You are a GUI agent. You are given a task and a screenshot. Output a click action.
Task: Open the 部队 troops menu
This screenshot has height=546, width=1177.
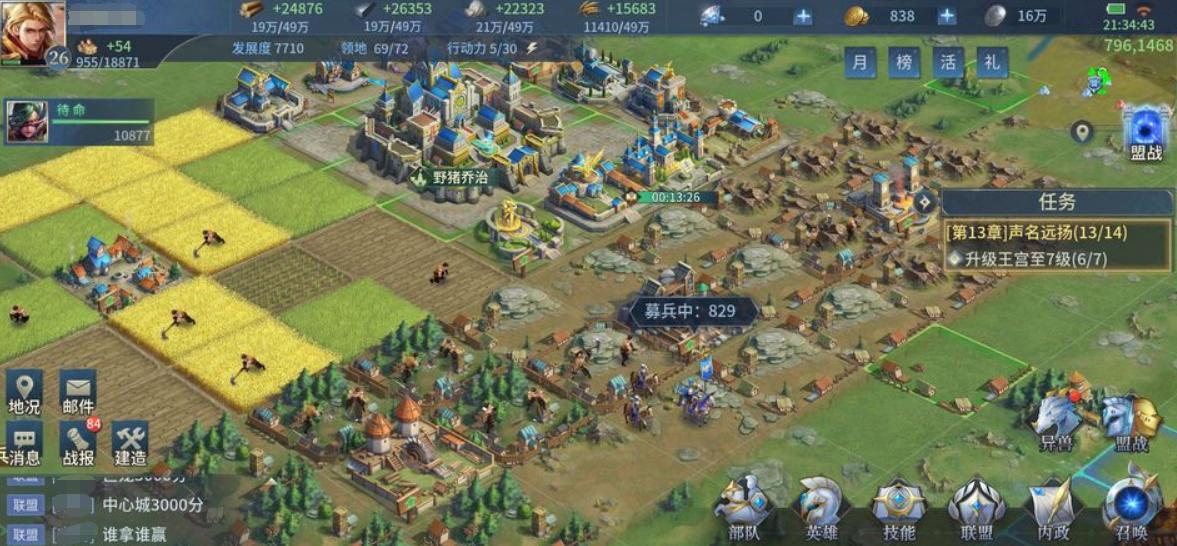[743, 510]
